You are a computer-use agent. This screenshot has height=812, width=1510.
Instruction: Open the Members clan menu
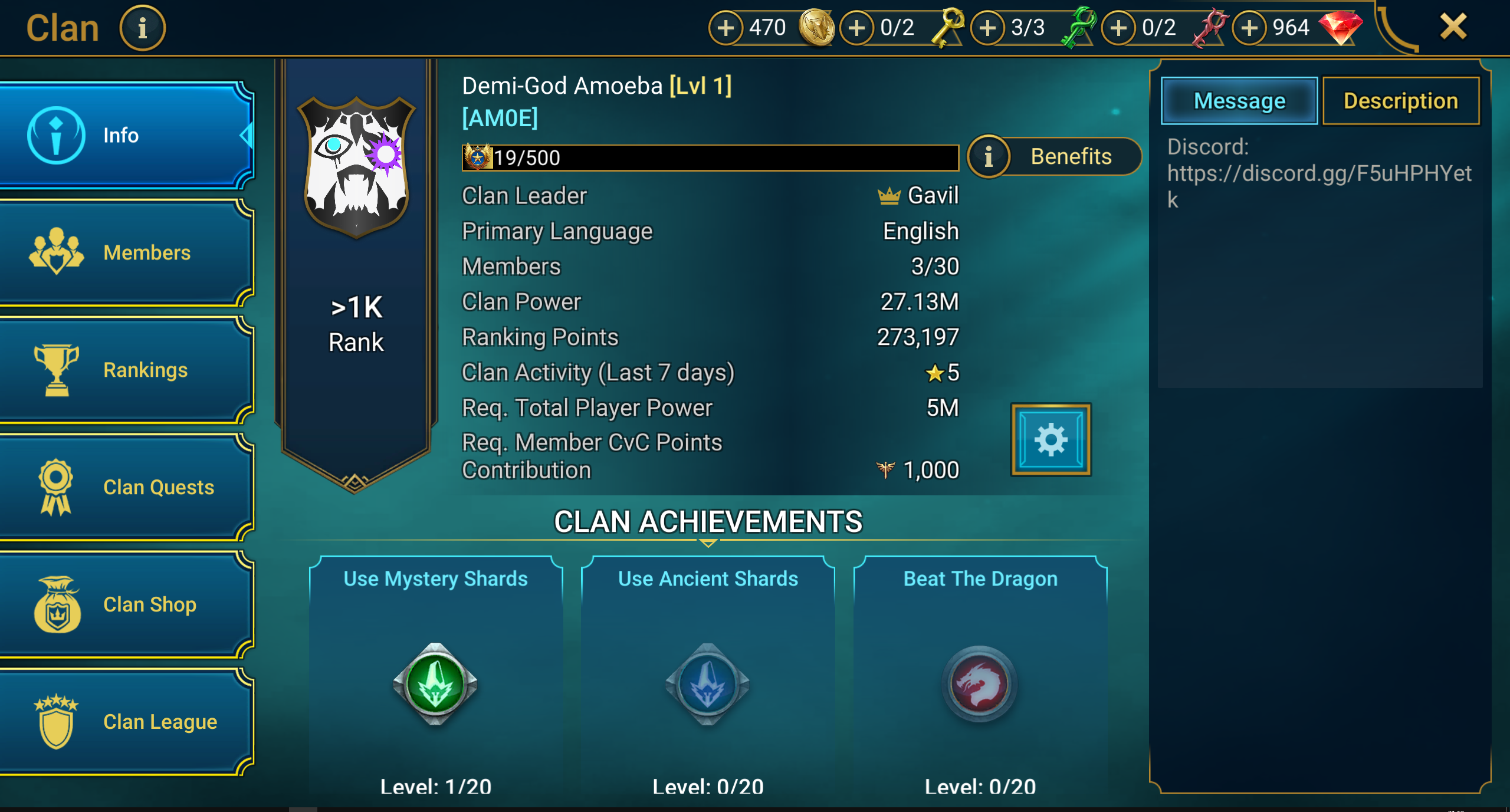click(x=127, y=252)
